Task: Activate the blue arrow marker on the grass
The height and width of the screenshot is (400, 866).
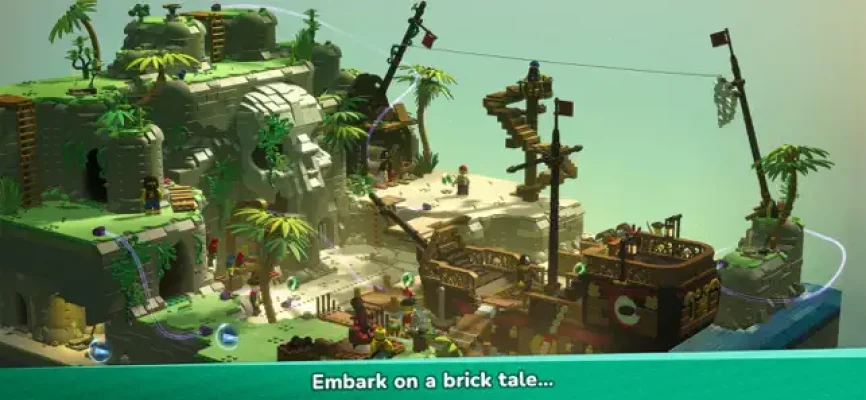Action: pos(227,335)
